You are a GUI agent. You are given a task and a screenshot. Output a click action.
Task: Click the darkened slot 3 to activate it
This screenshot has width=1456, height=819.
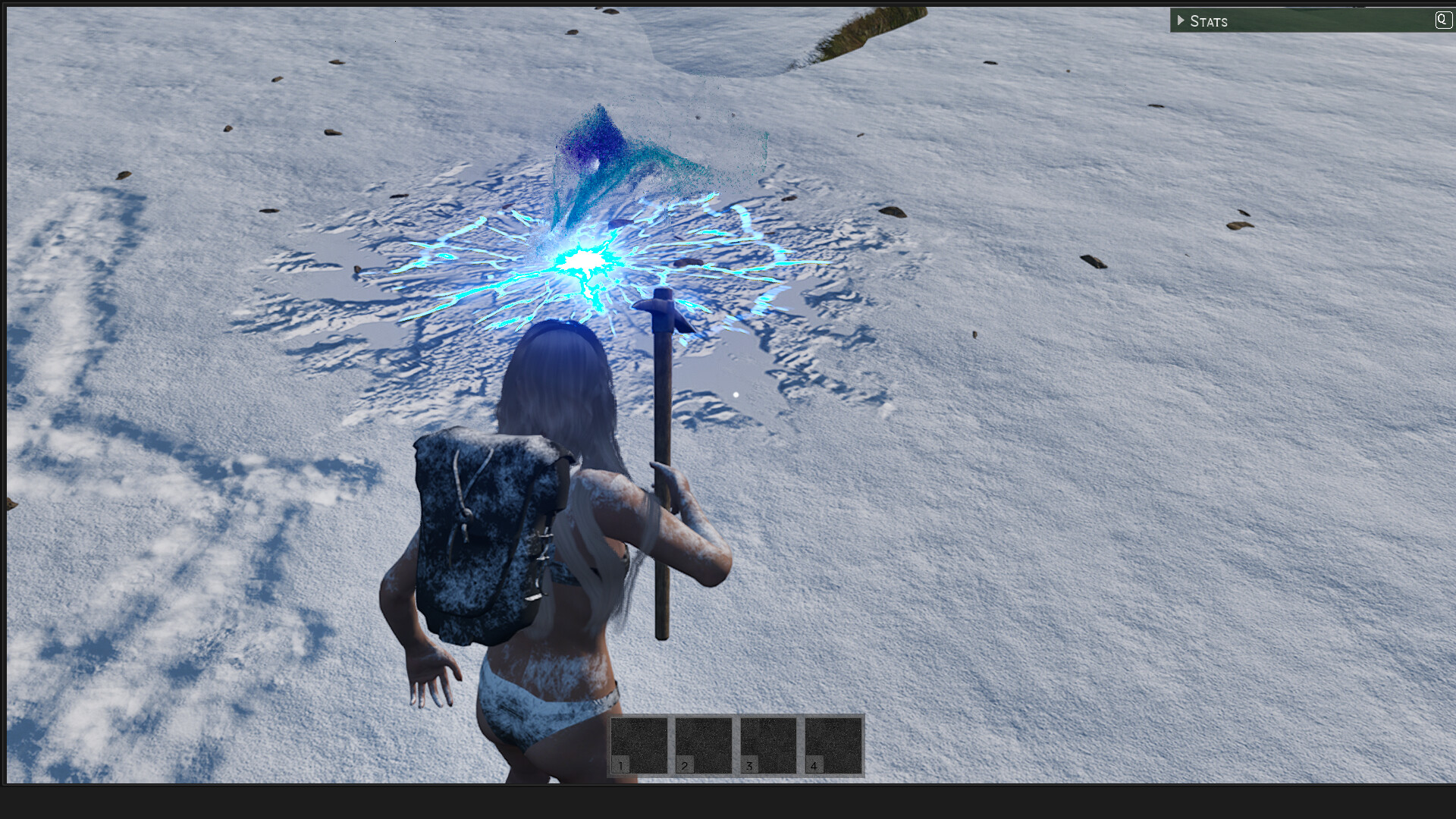[768, 746]
